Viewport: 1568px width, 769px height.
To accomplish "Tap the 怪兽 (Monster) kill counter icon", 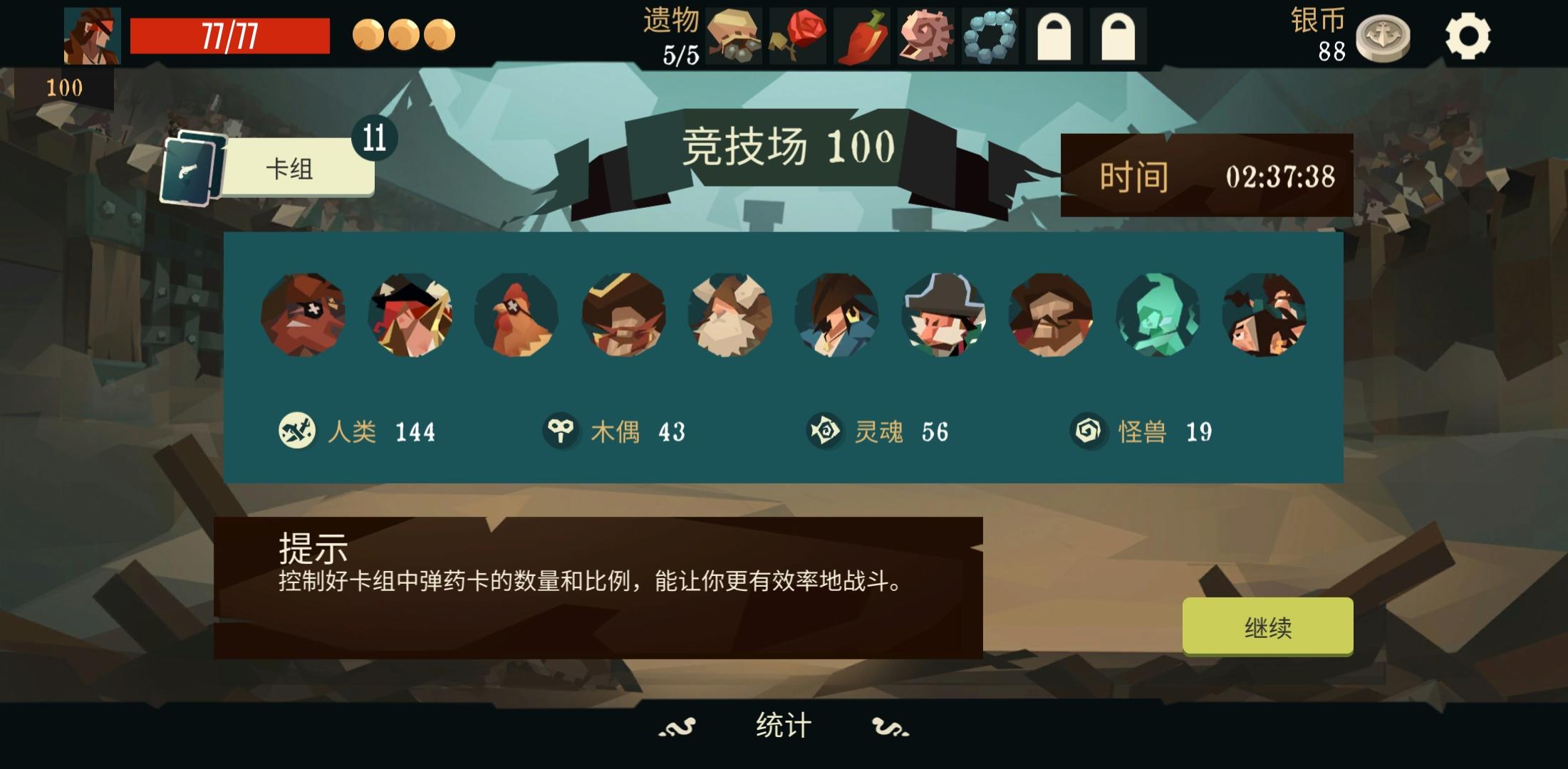I will (1090, 430).
